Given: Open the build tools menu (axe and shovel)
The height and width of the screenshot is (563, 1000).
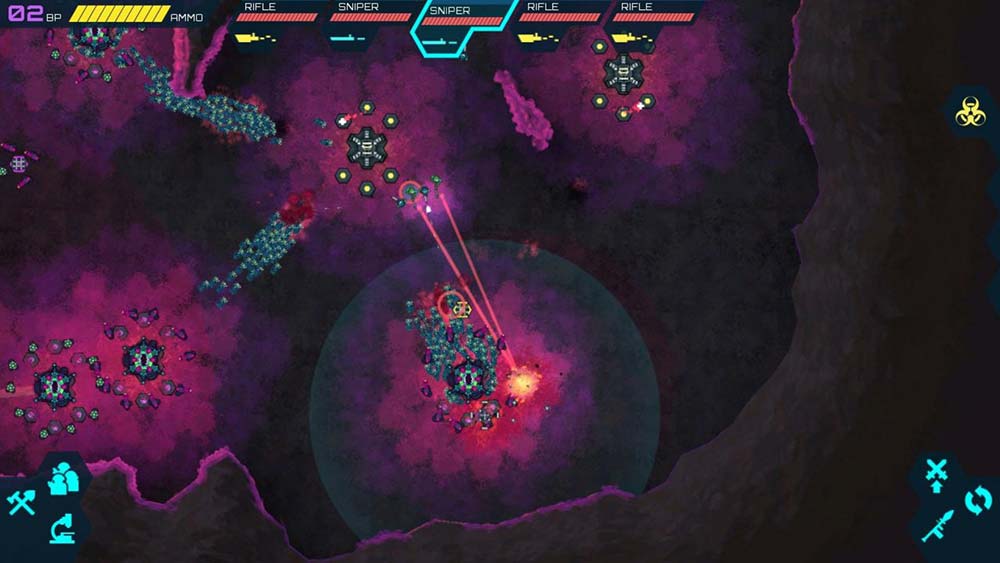Looking at the screenshot, I should (x=22, y=502).
